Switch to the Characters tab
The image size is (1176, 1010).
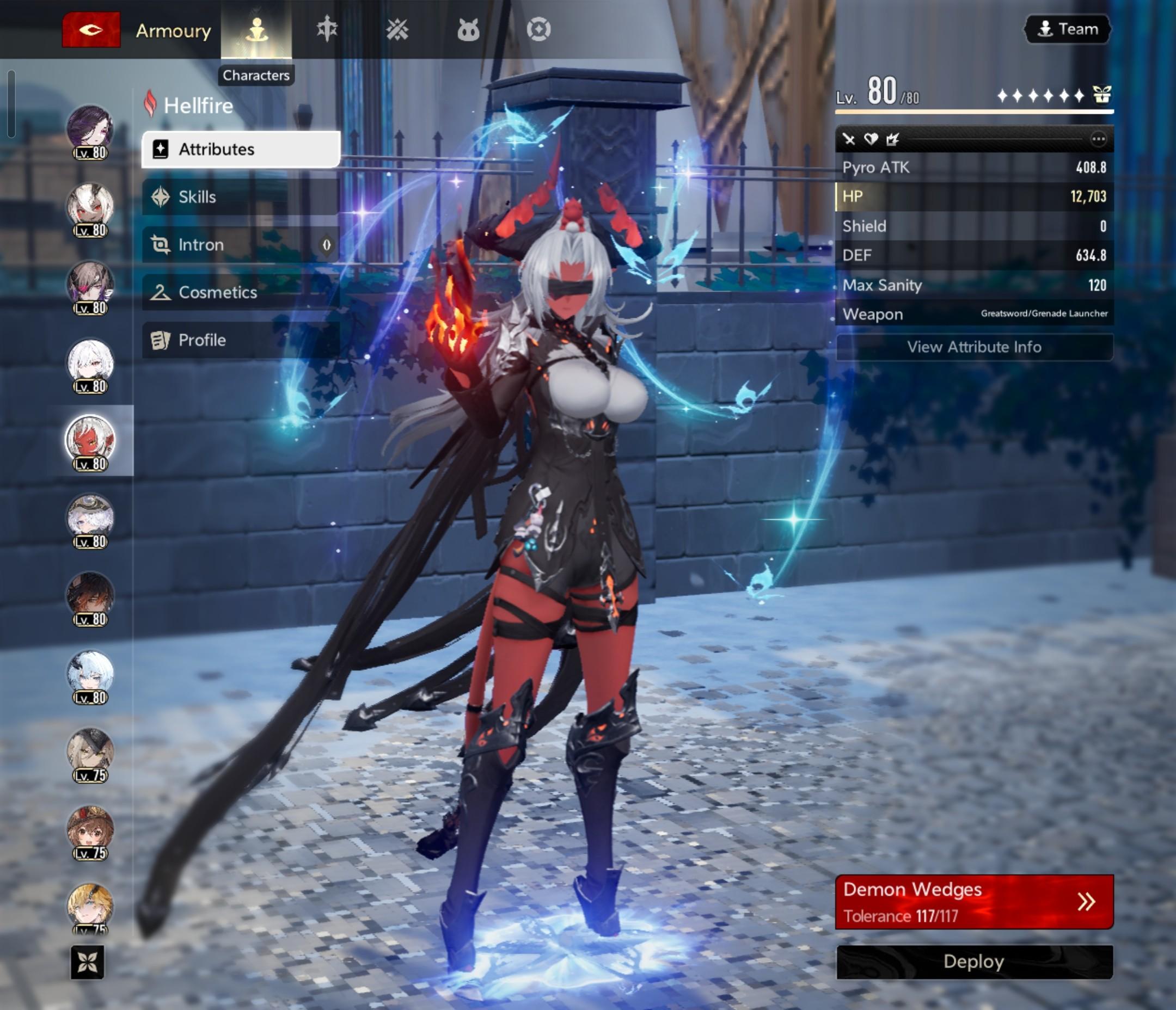pyautogui.click(x=256, y=29)
